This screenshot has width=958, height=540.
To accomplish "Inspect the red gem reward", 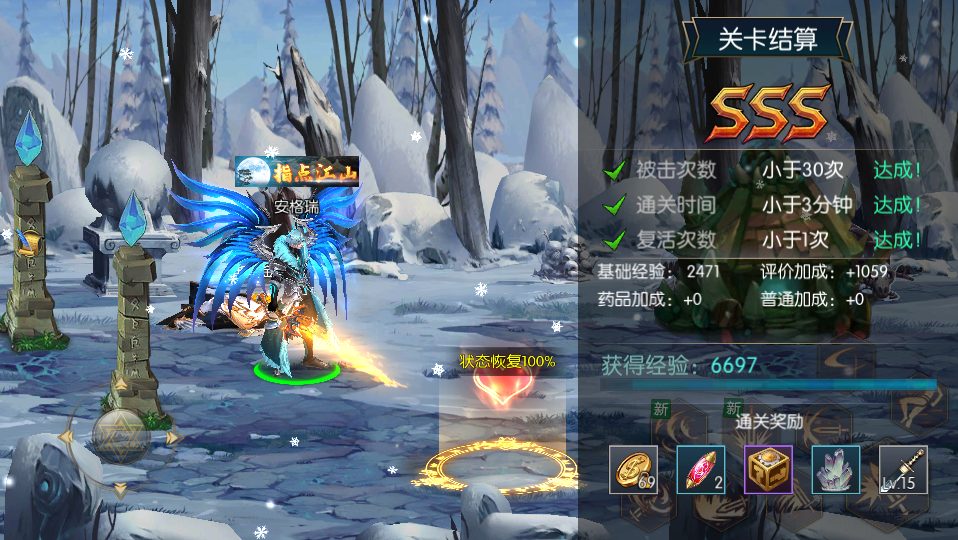I will click(701, 470).
